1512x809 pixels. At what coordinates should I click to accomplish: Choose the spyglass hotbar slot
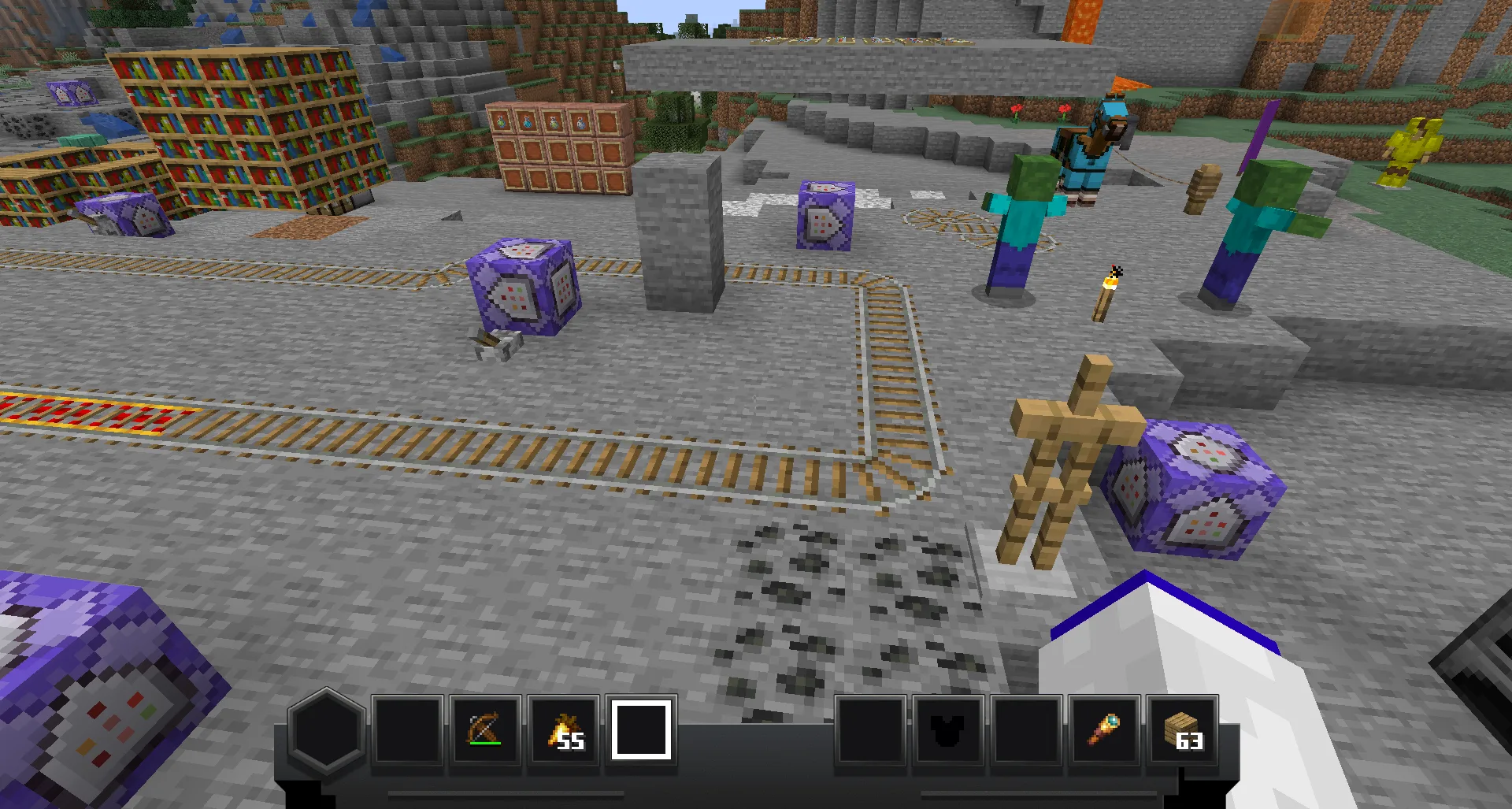point(1105,730)
